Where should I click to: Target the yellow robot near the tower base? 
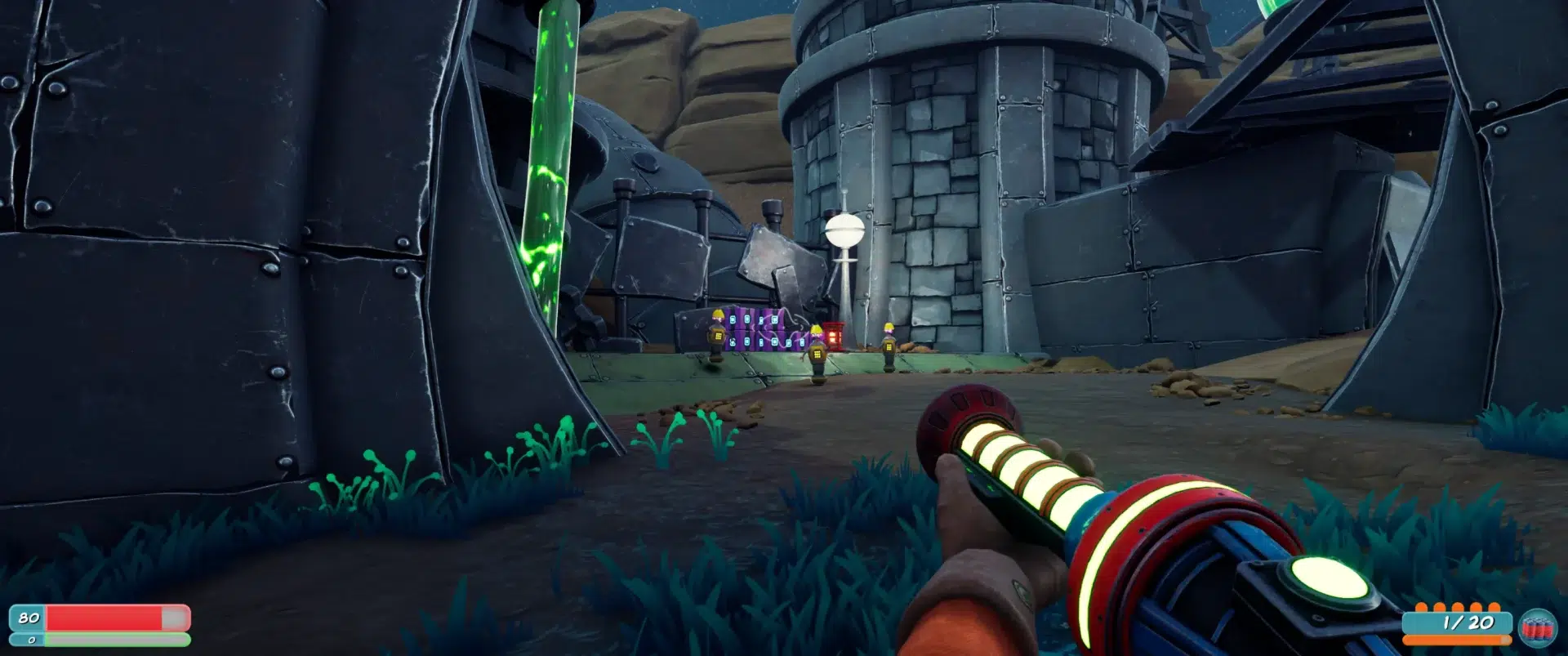(889, 343)
